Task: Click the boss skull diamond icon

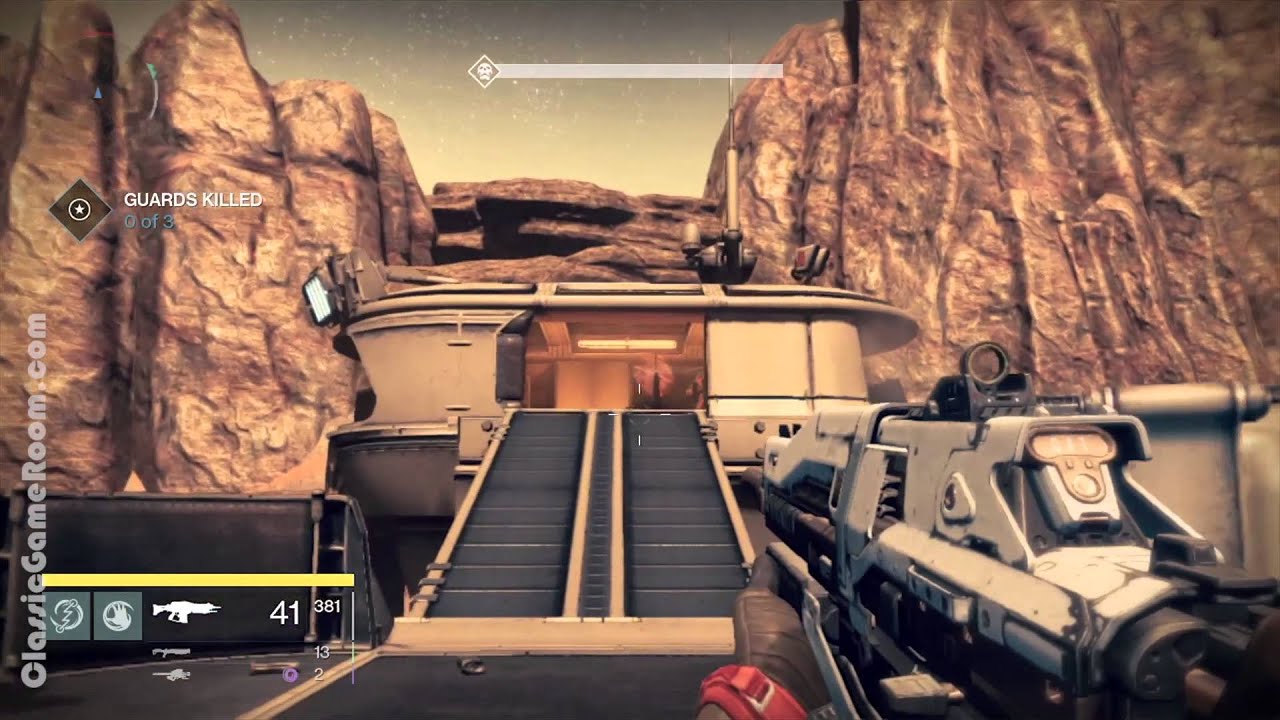Action: pos(485,71)
